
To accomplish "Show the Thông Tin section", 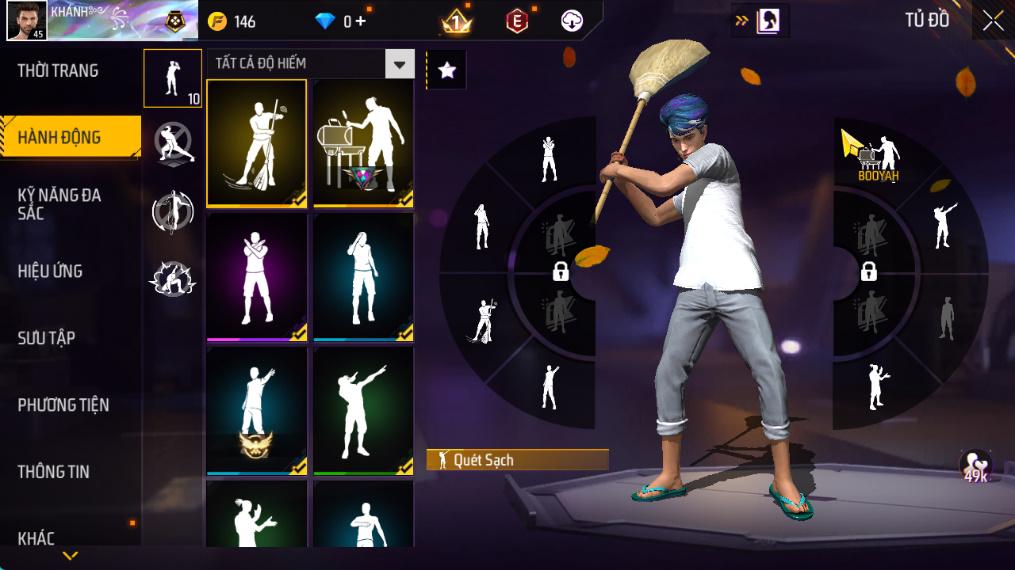I will (x=54, y=472).
